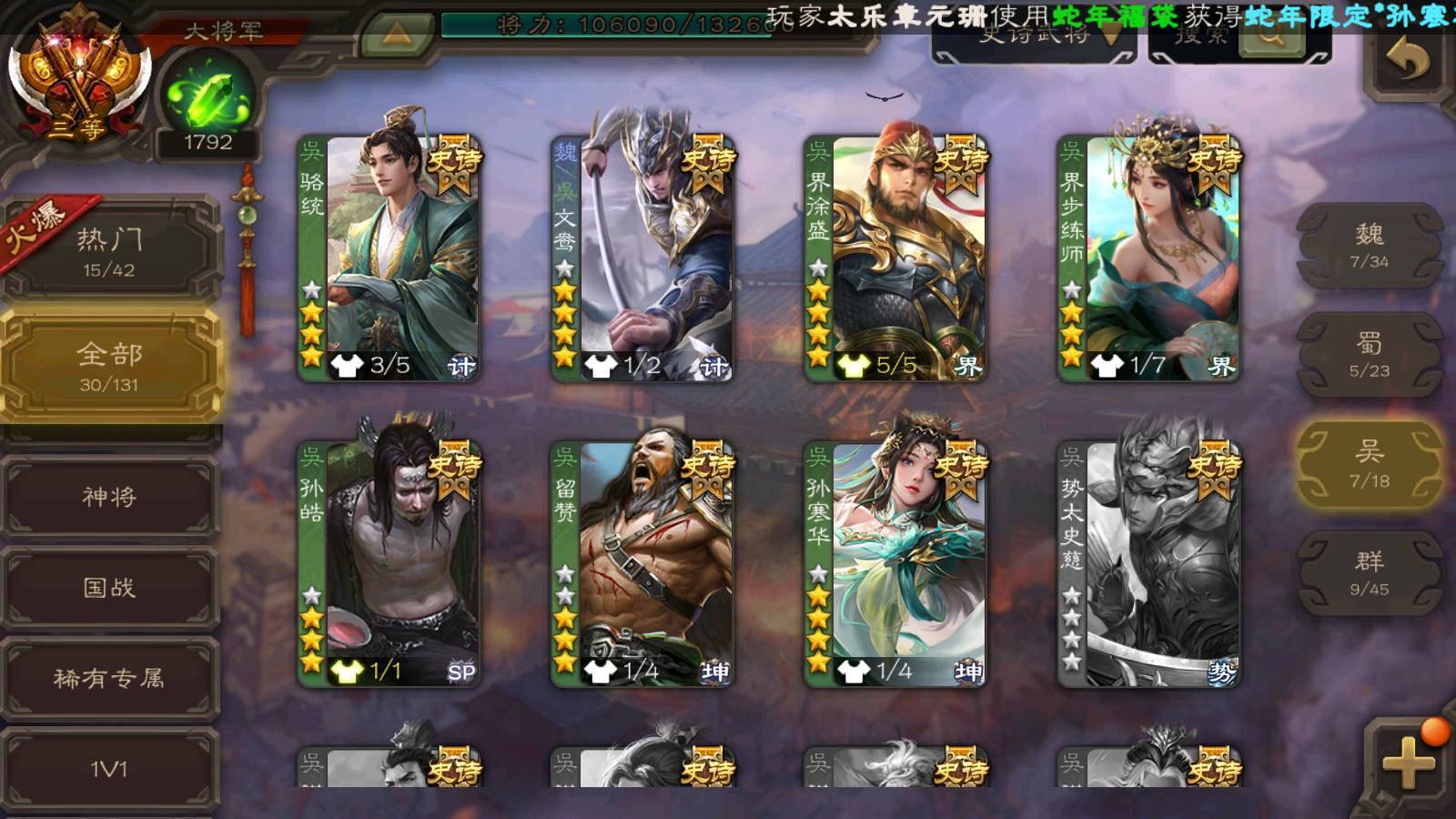View the 界步练师 general card
The width and height of the screenshot is (1456, 819).
[1150, 258]
